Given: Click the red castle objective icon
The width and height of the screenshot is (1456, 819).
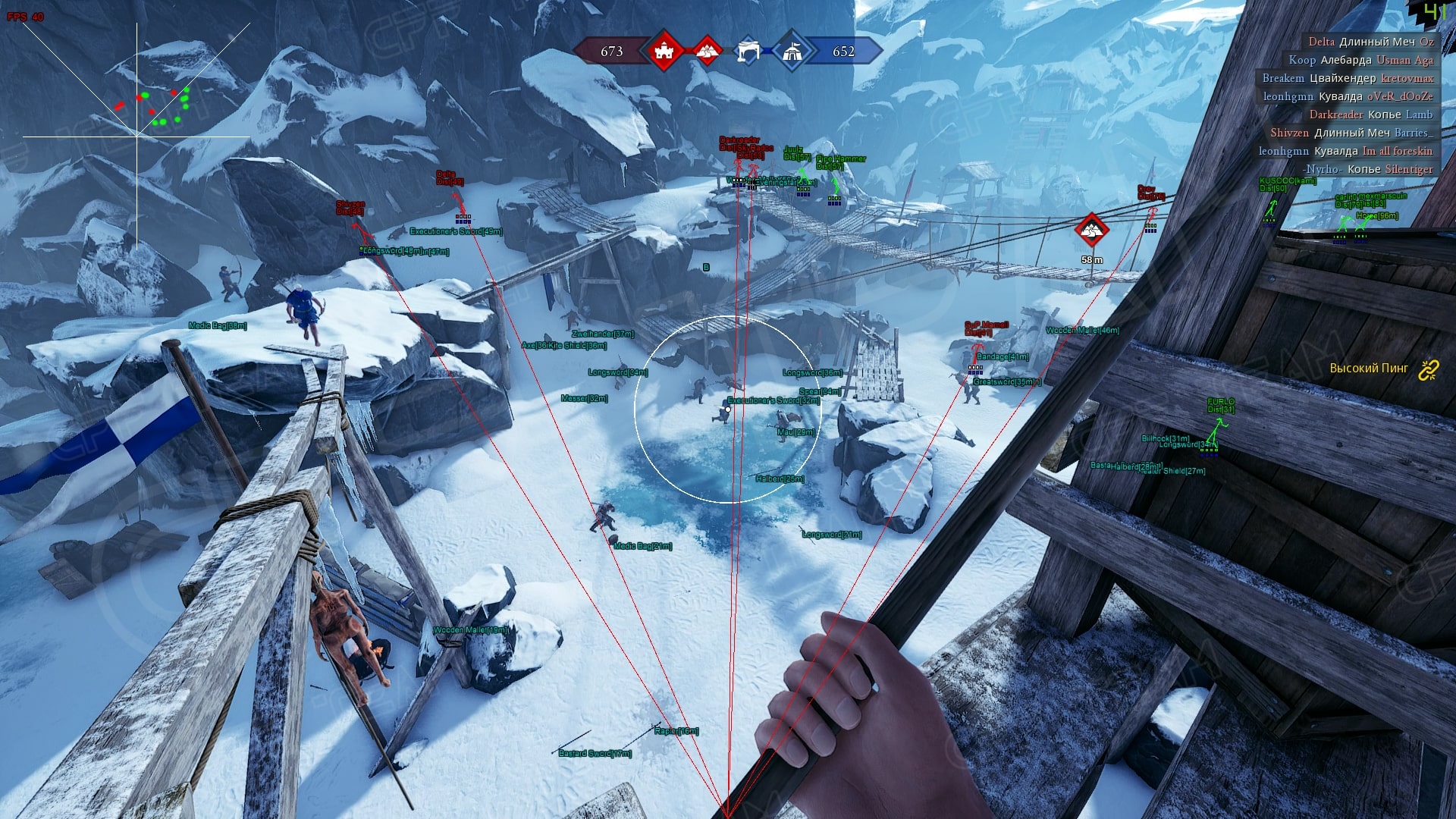Looking at the screenshot, I should (664, 52).
